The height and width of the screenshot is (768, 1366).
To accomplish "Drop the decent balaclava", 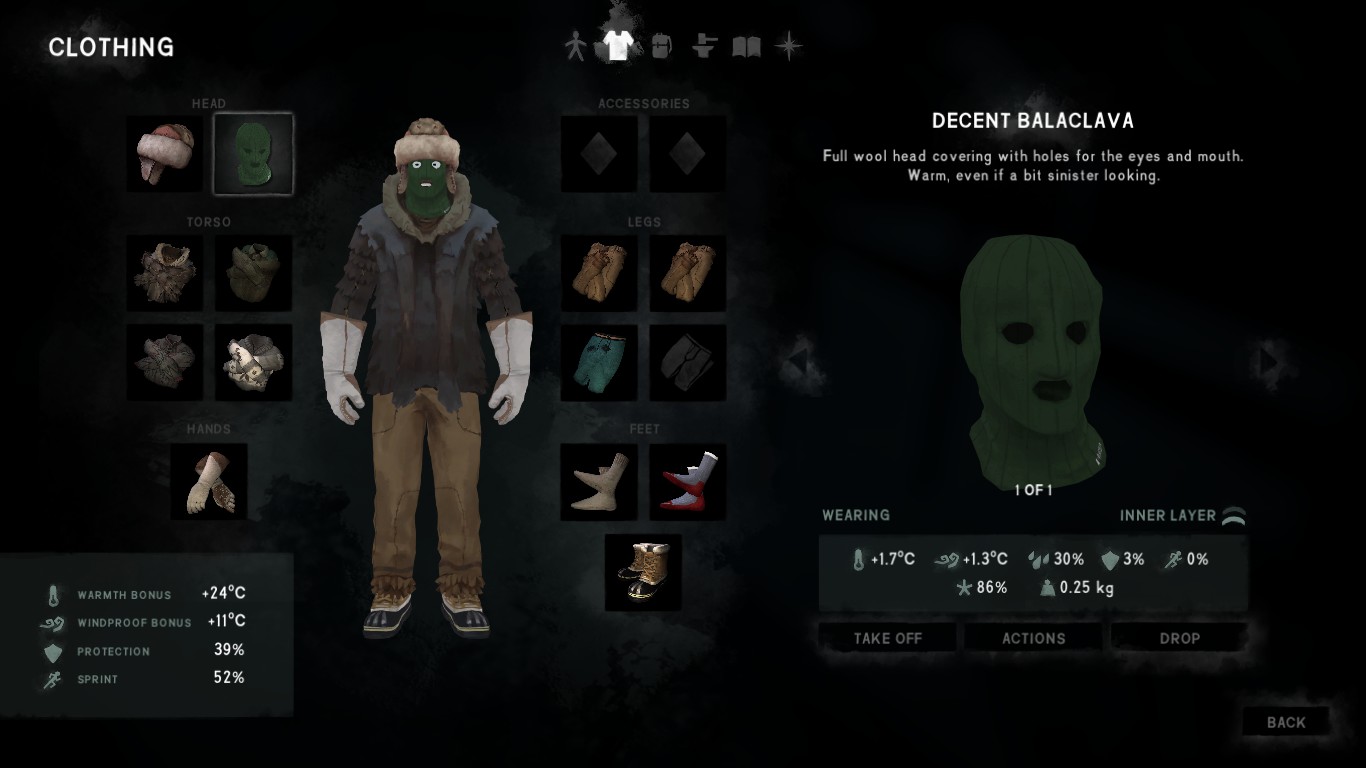I will 1179,638.
